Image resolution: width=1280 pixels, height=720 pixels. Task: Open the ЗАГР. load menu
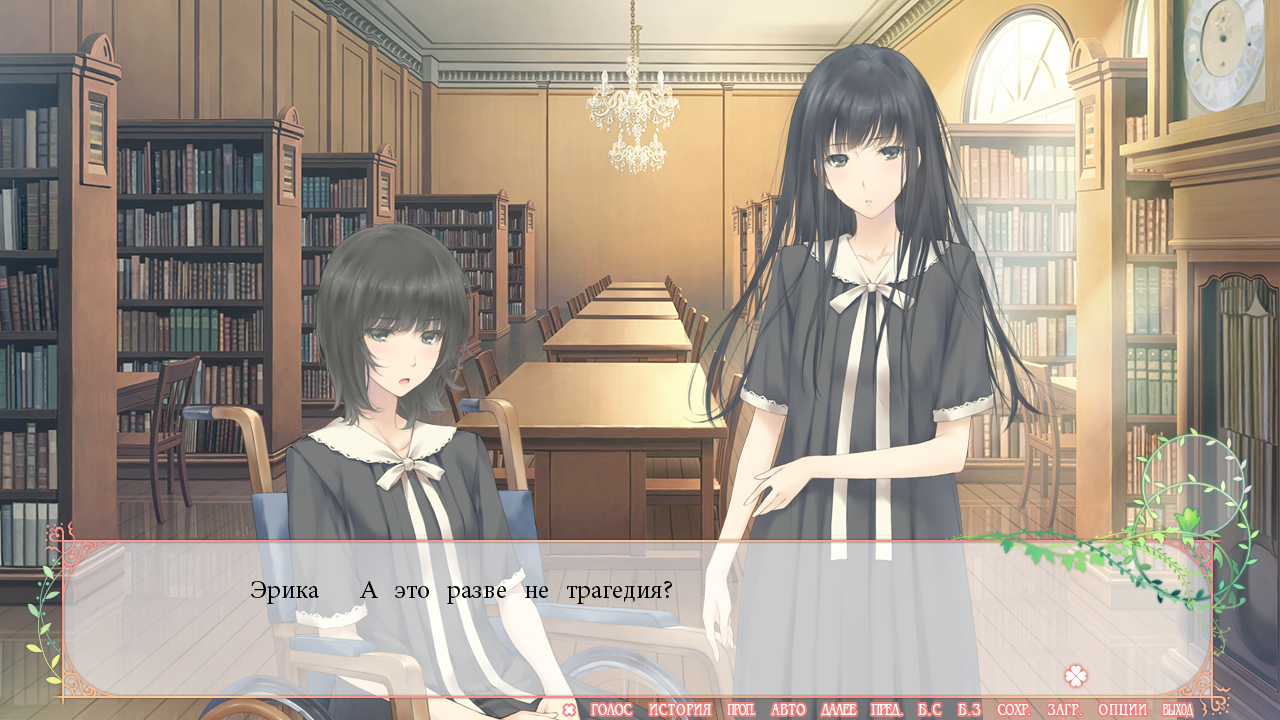coord(1063,710)
